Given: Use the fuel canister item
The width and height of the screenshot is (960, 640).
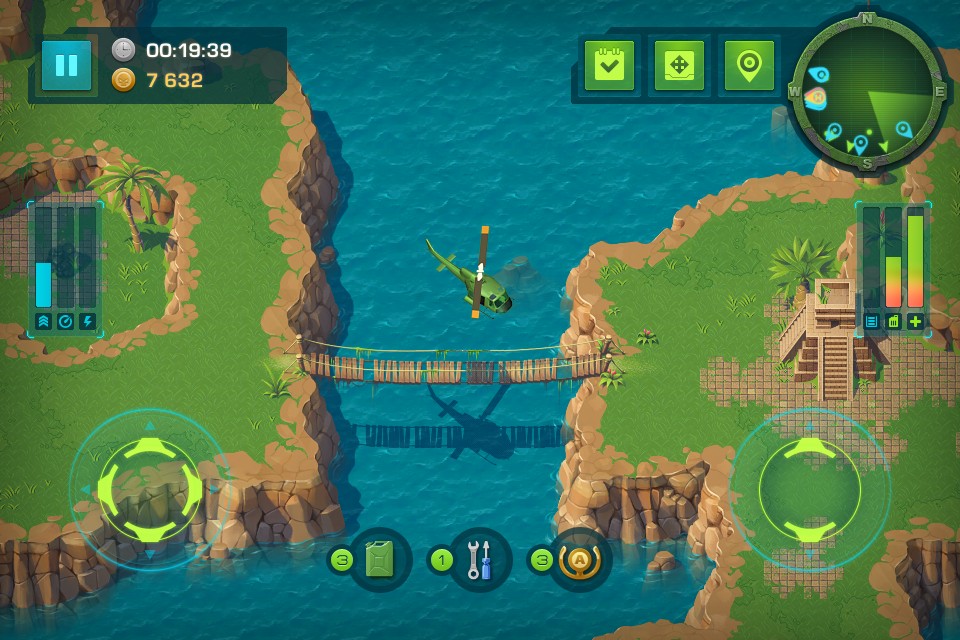Looking at the screenshot, I should tap(380, 560).
